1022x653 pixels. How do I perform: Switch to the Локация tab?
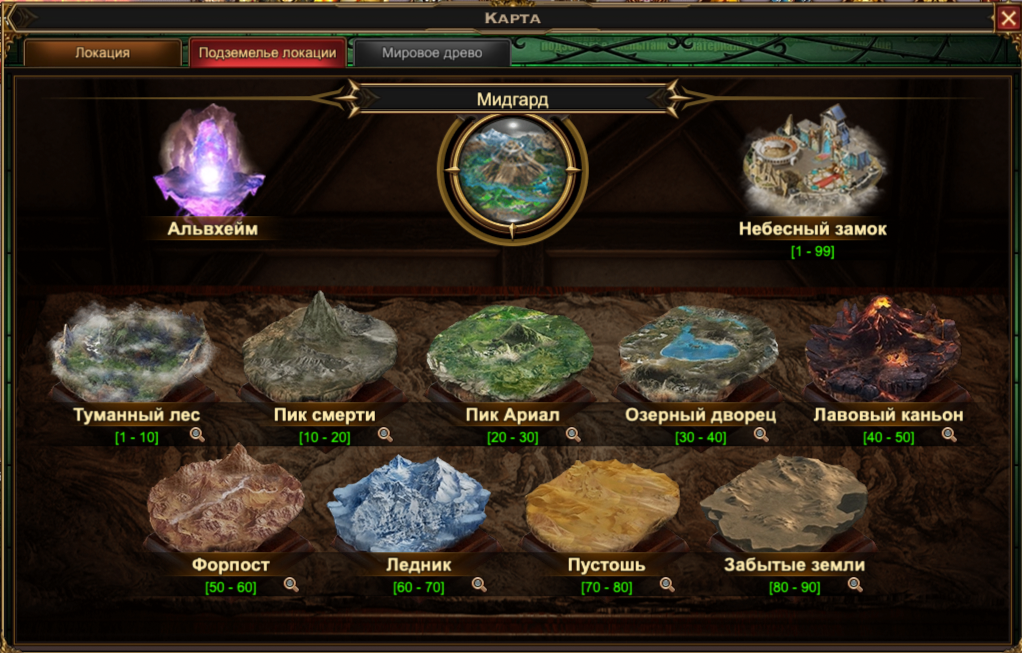click(x=102, y=53)
